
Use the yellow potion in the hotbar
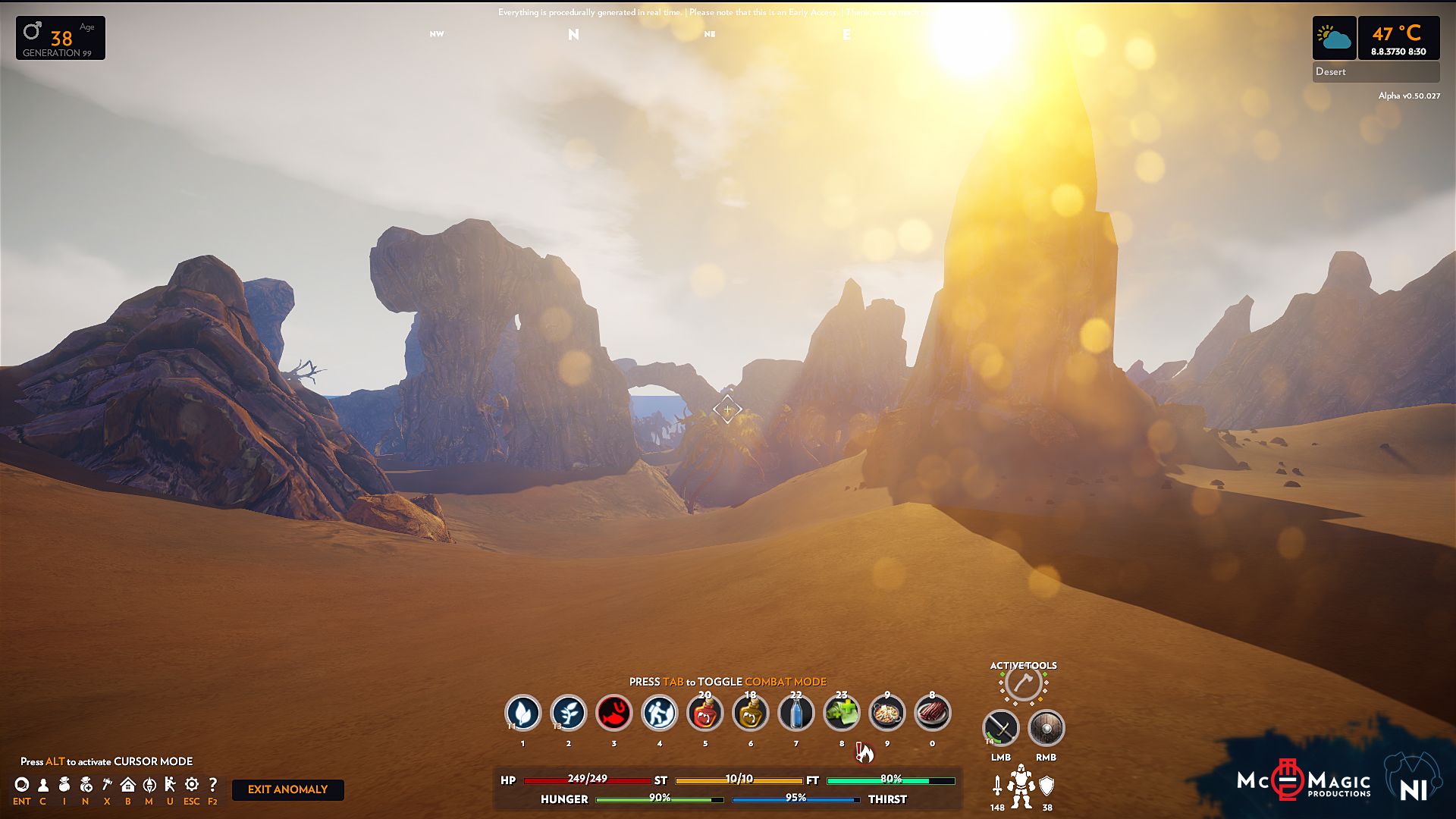(751, 714)
